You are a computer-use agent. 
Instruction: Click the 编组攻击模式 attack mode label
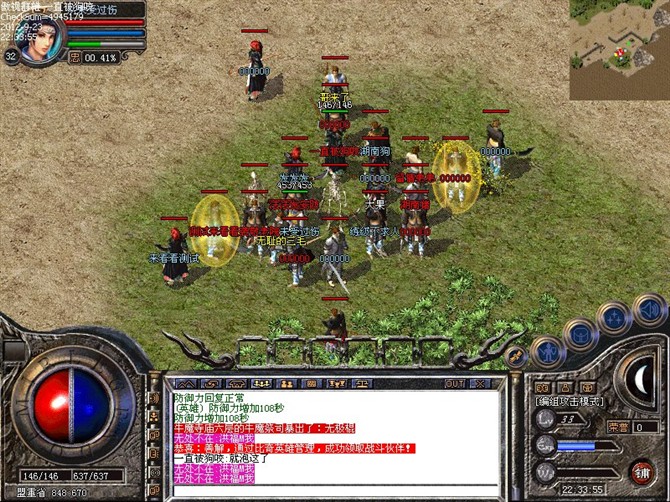click(x=568, y=401)
